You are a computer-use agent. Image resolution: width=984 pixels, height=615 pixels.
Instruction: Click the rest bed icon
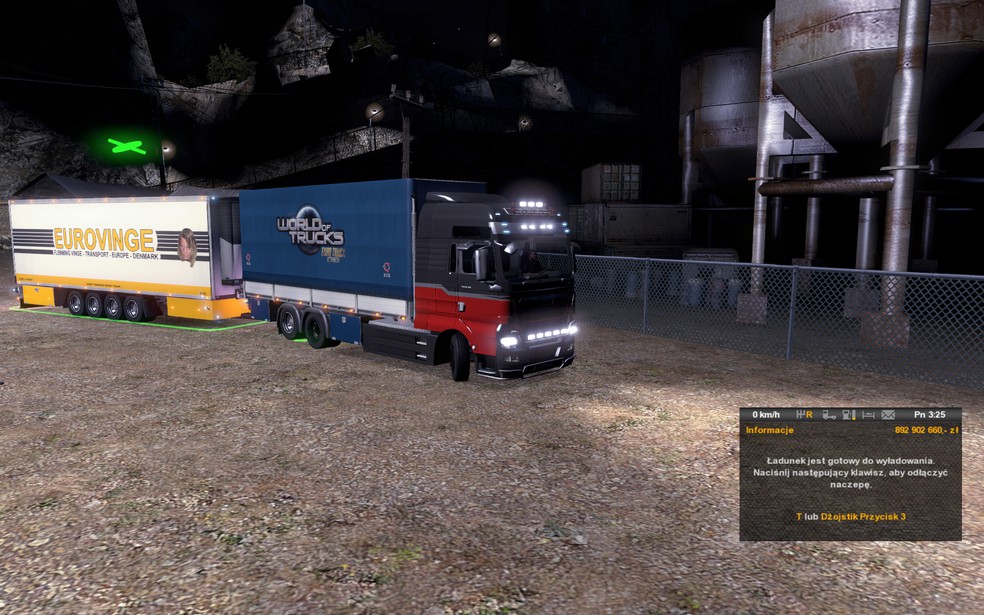[868, 414]
